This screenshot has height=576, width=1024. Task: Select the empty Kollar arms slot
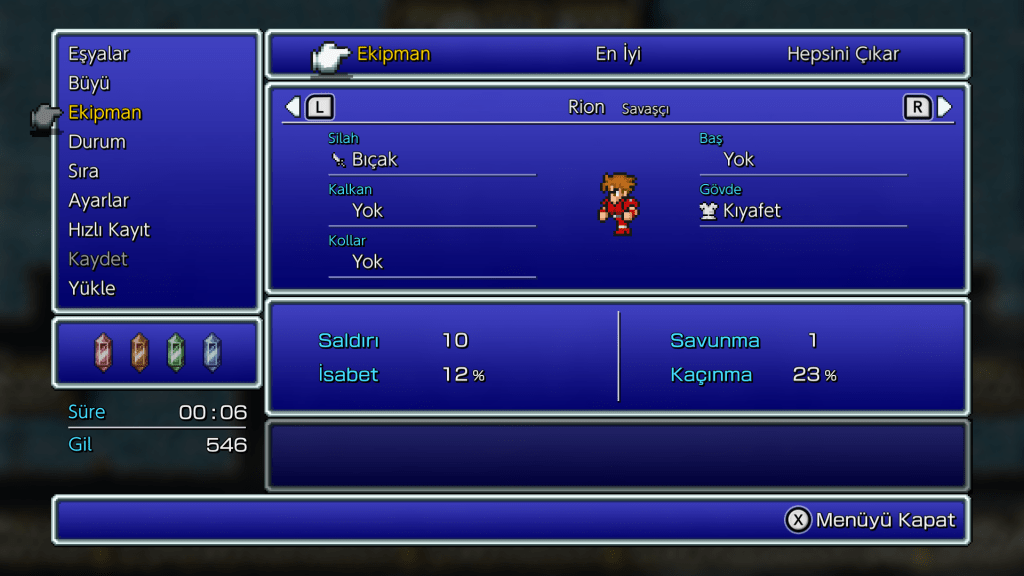(x=368, y=262)
